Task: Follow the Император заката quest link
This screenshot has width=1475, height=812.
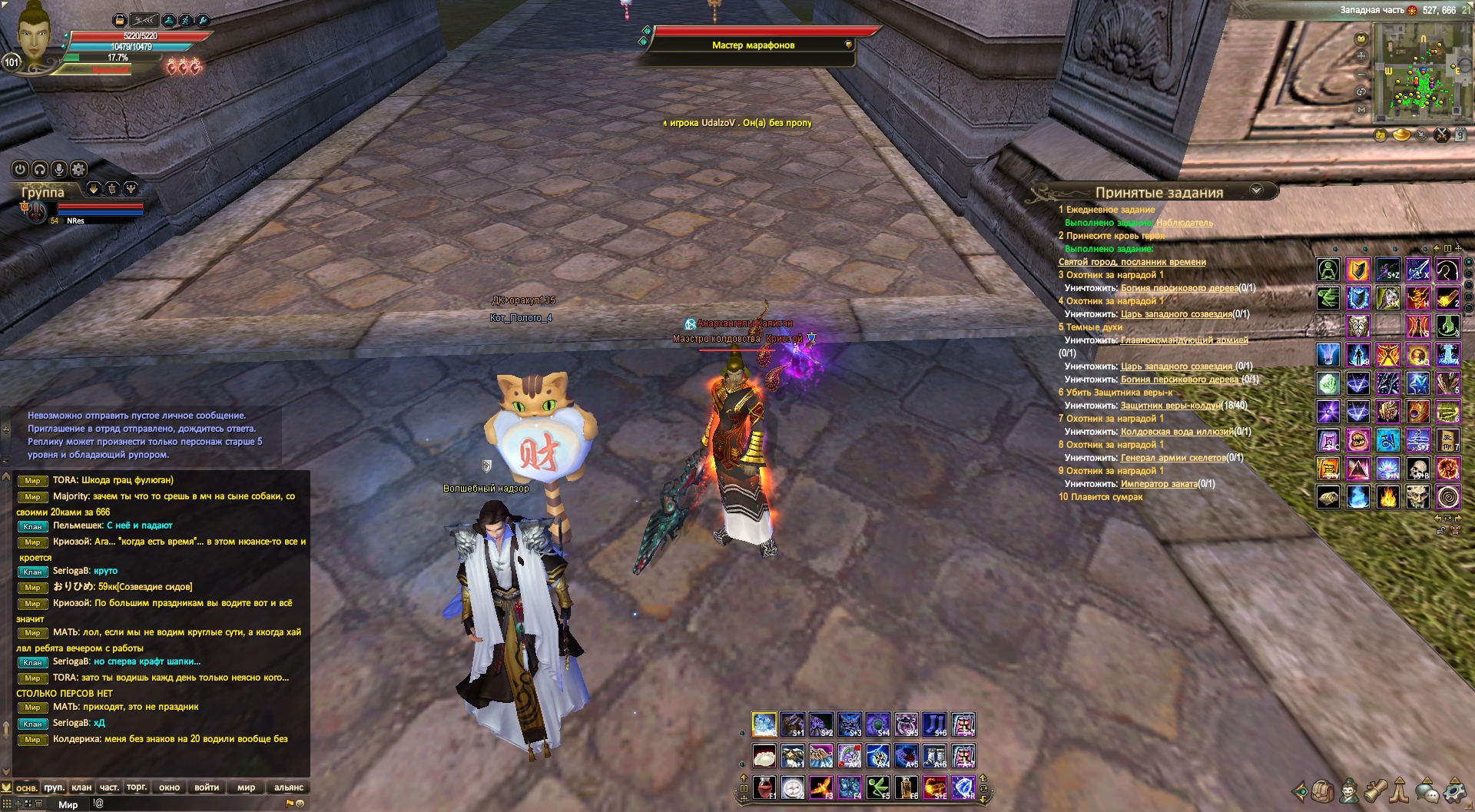Action: [1158, 484]
